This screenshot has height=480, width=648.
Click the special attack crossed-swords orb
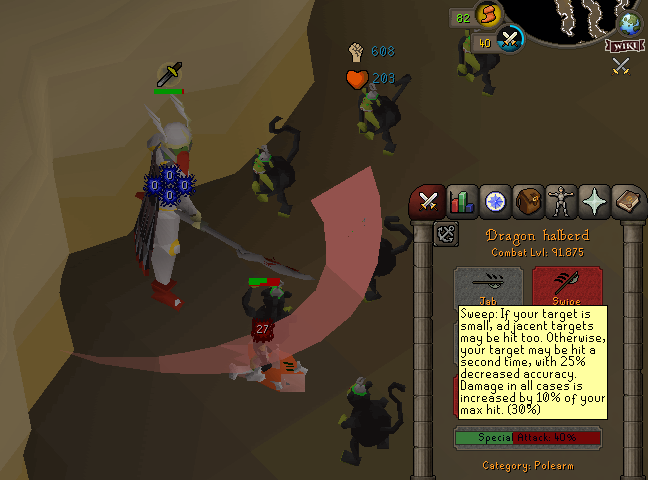pyautogui.click(x=510, y=40)
